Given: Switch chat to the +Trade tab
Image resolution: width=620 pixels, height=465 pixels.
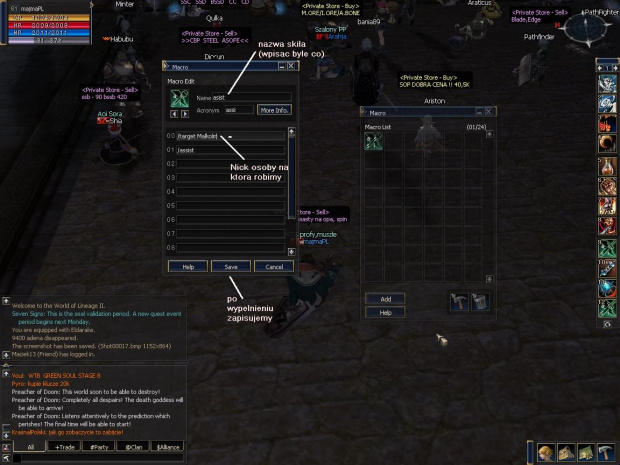Looking at the screenshot, I should pyautogui.click(x=67, y=447).
